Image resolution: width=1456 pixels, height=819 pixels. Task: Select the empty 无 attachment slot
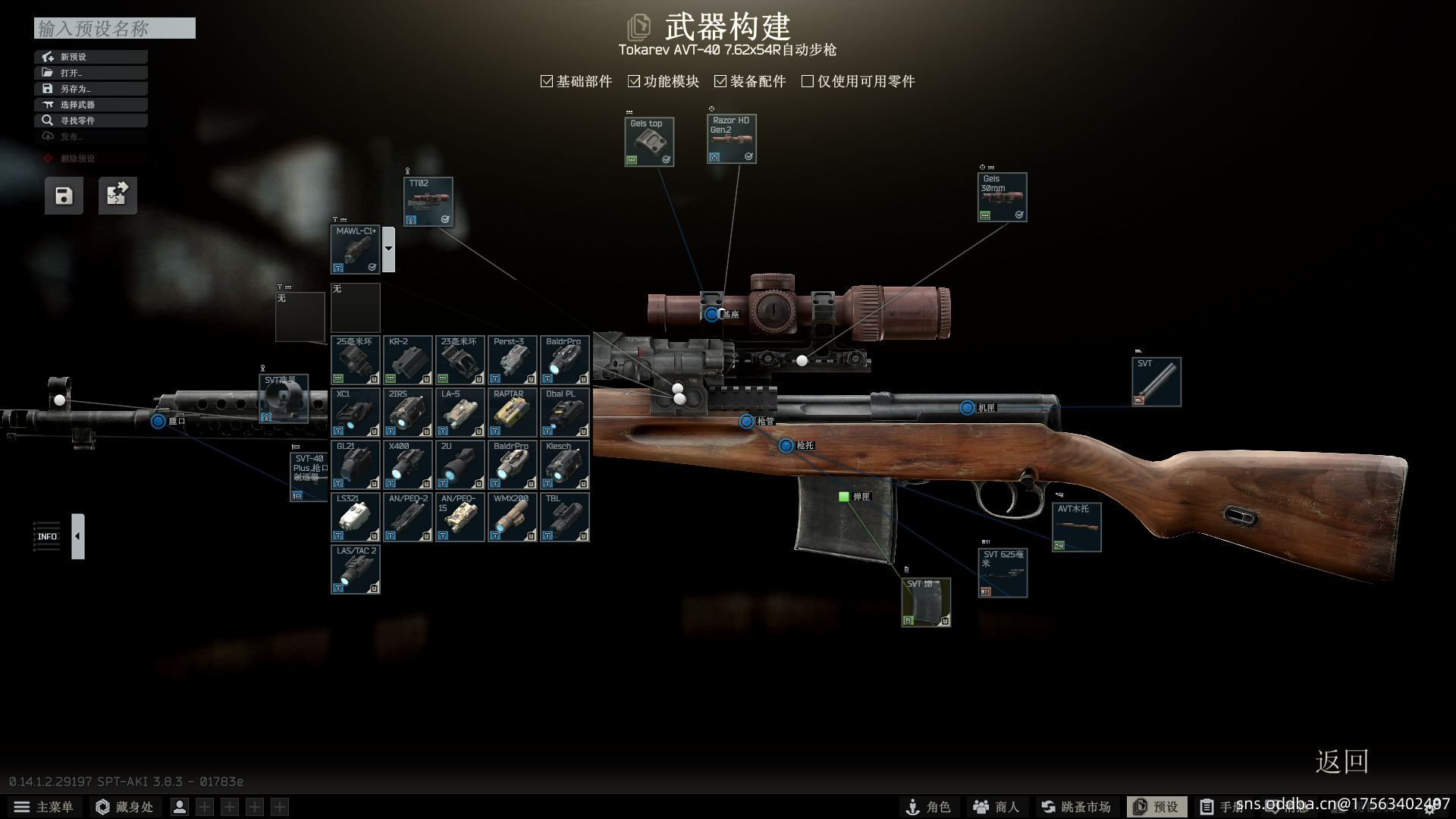click(x=355, y=307)
